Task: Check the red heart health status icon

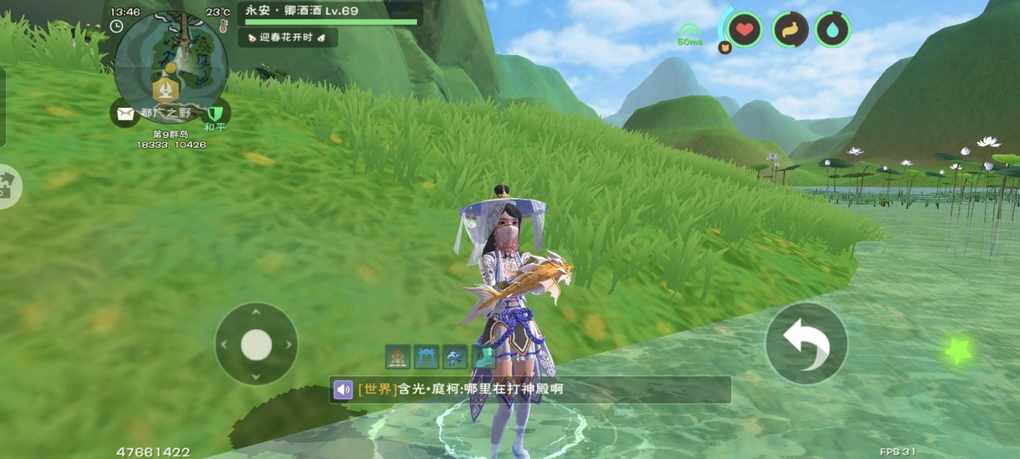Action: click(x=743, y=29)
